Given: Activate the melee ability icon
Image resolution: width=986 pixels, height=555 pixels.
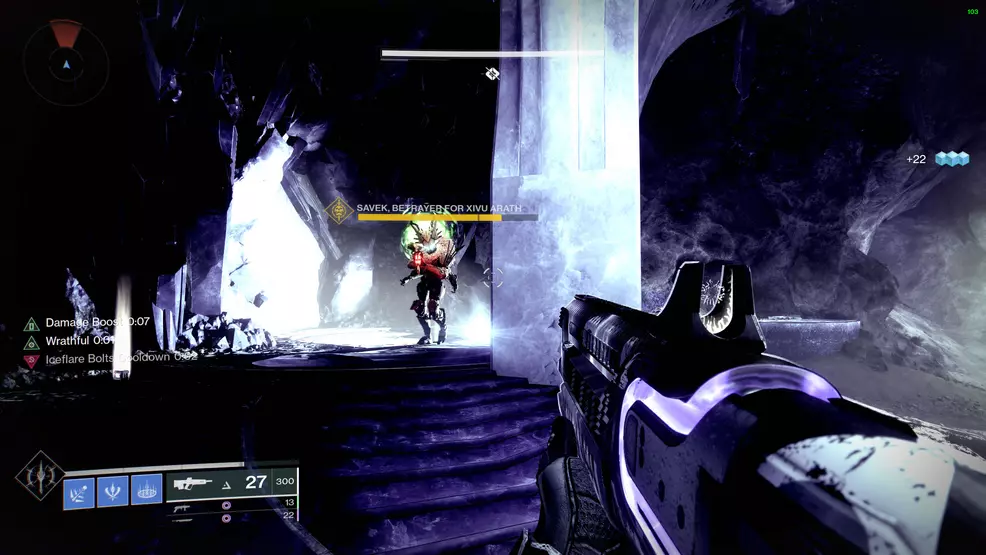Looking at the screenshot, I should click(x=112, y=491).
